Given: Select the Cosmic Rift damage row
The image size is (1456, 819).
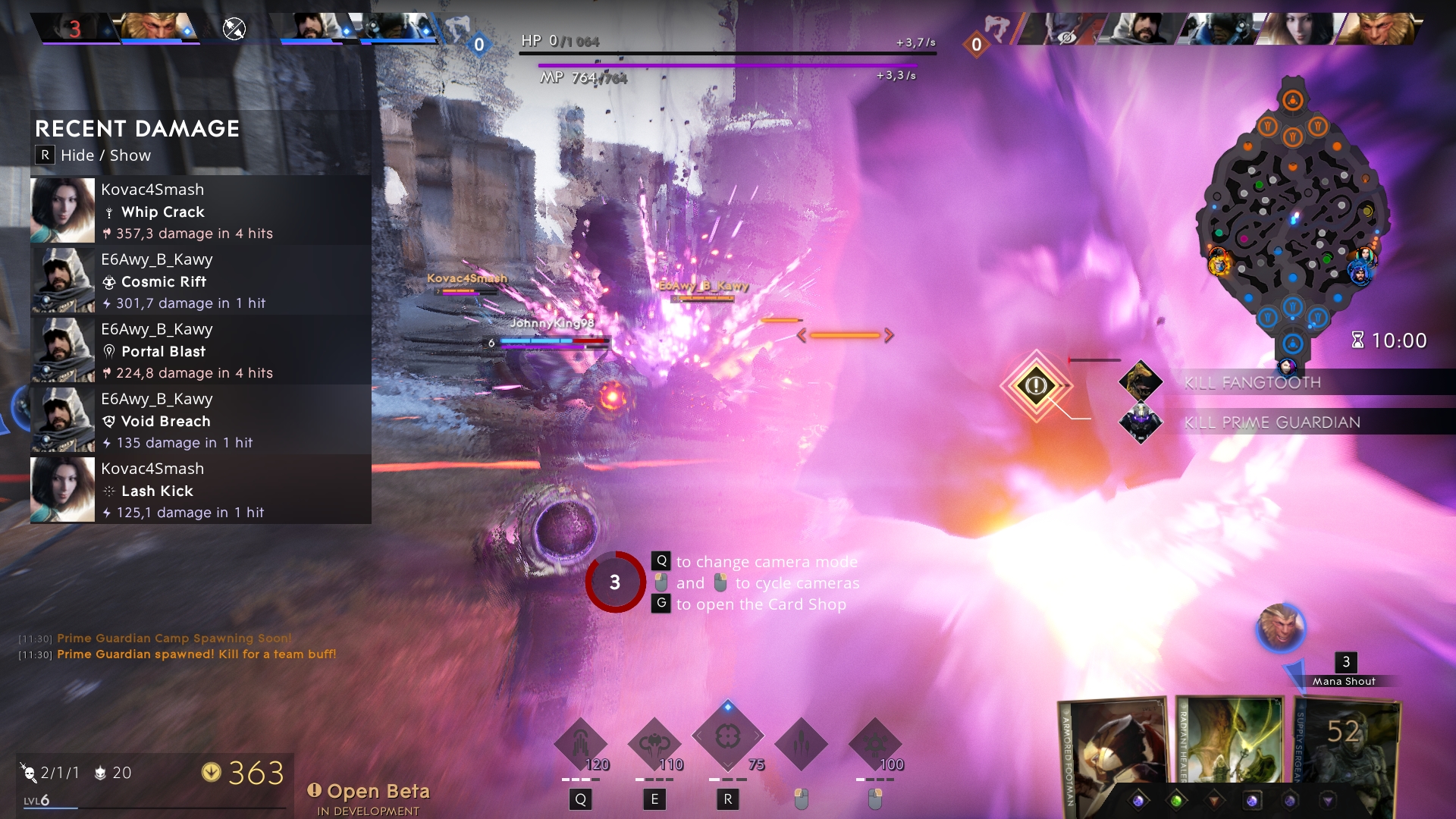Looking at the screenshot, I should coord(200,281).
